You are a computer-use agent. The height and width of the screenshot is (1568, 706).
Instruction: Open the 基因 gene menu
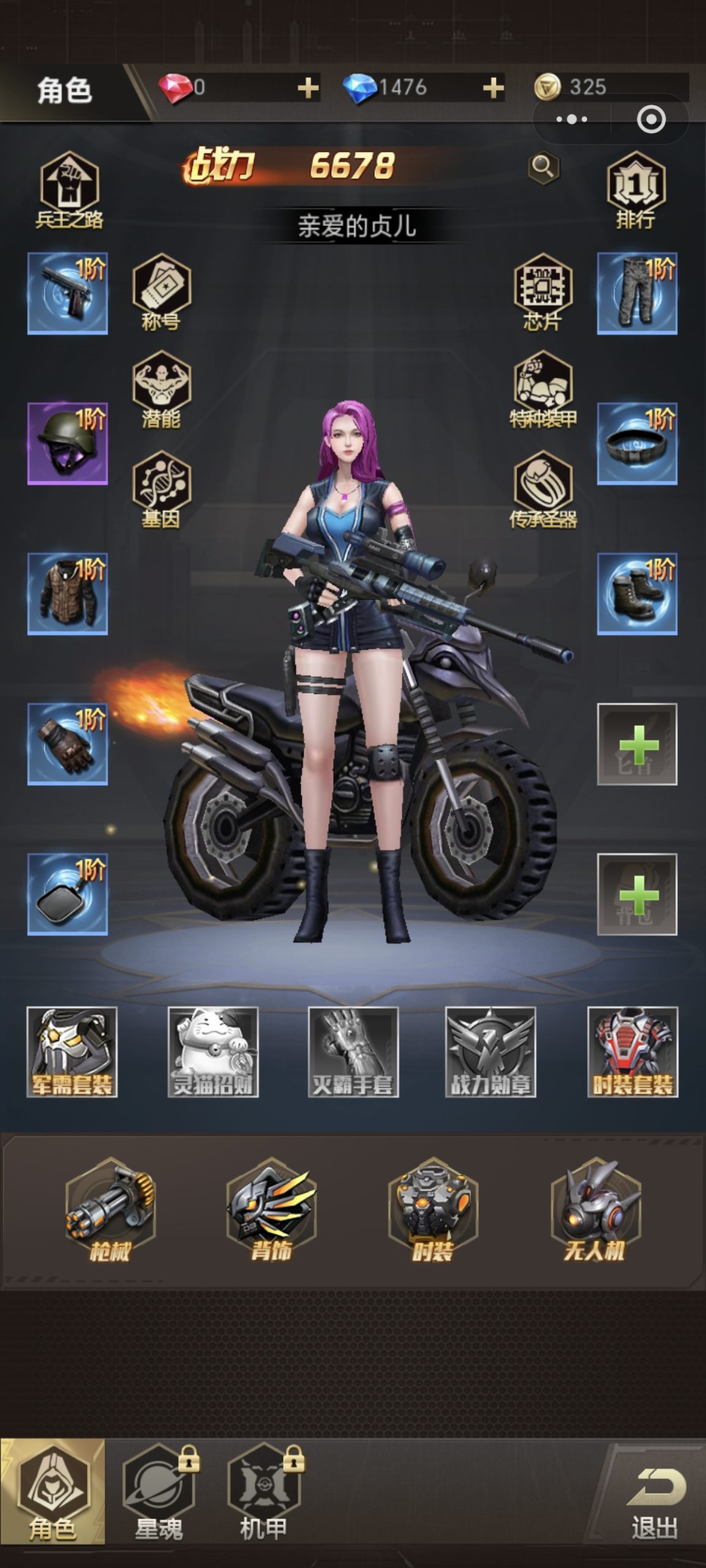click(161, 489)
